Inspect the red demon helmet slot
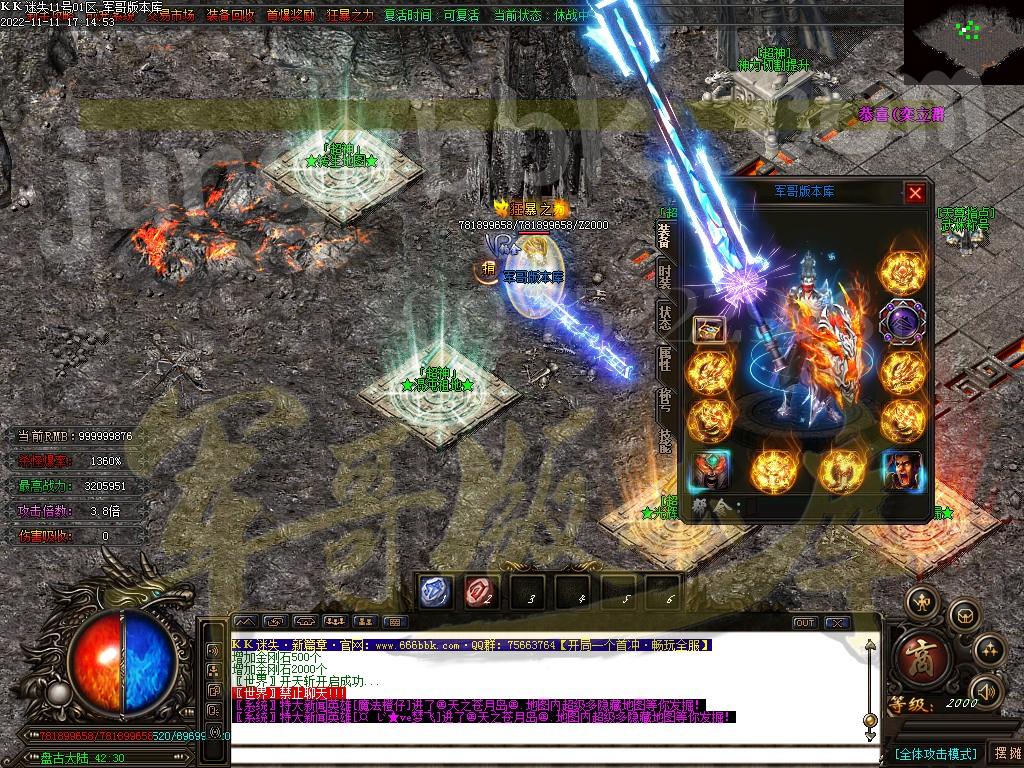Viewport: 1024px width, 768px height. pos(710,471)
